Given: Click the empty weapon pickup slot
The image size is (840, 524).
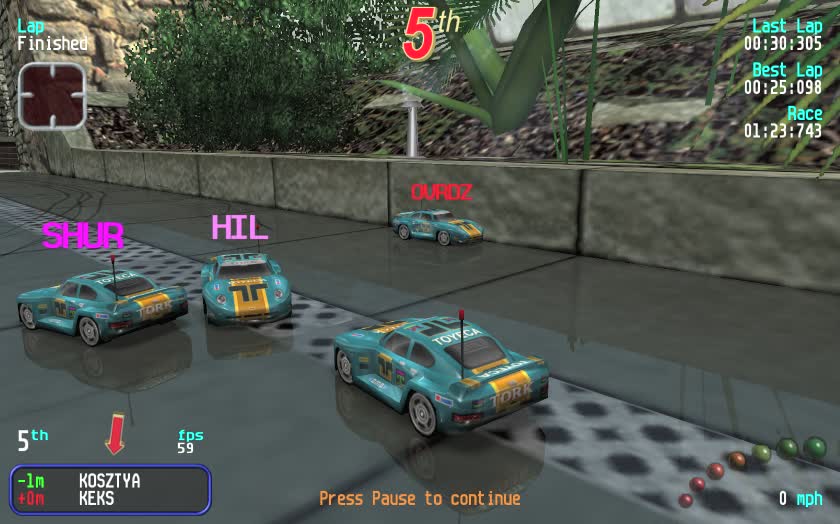Looking at the screenshot, I should click(52, 95).
